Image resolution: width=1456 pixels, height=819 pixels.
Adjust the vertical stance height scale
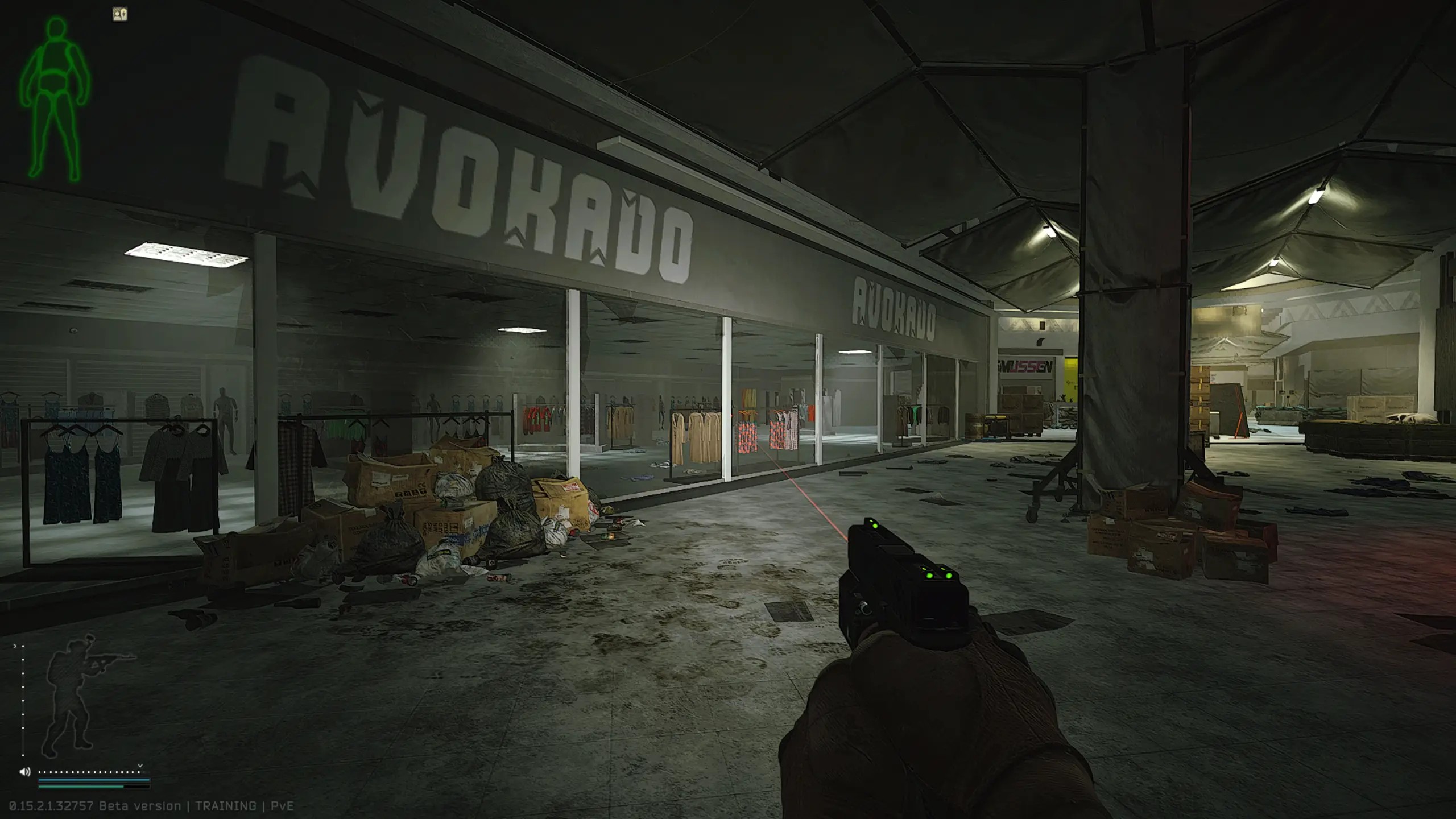tap(23, 701)
